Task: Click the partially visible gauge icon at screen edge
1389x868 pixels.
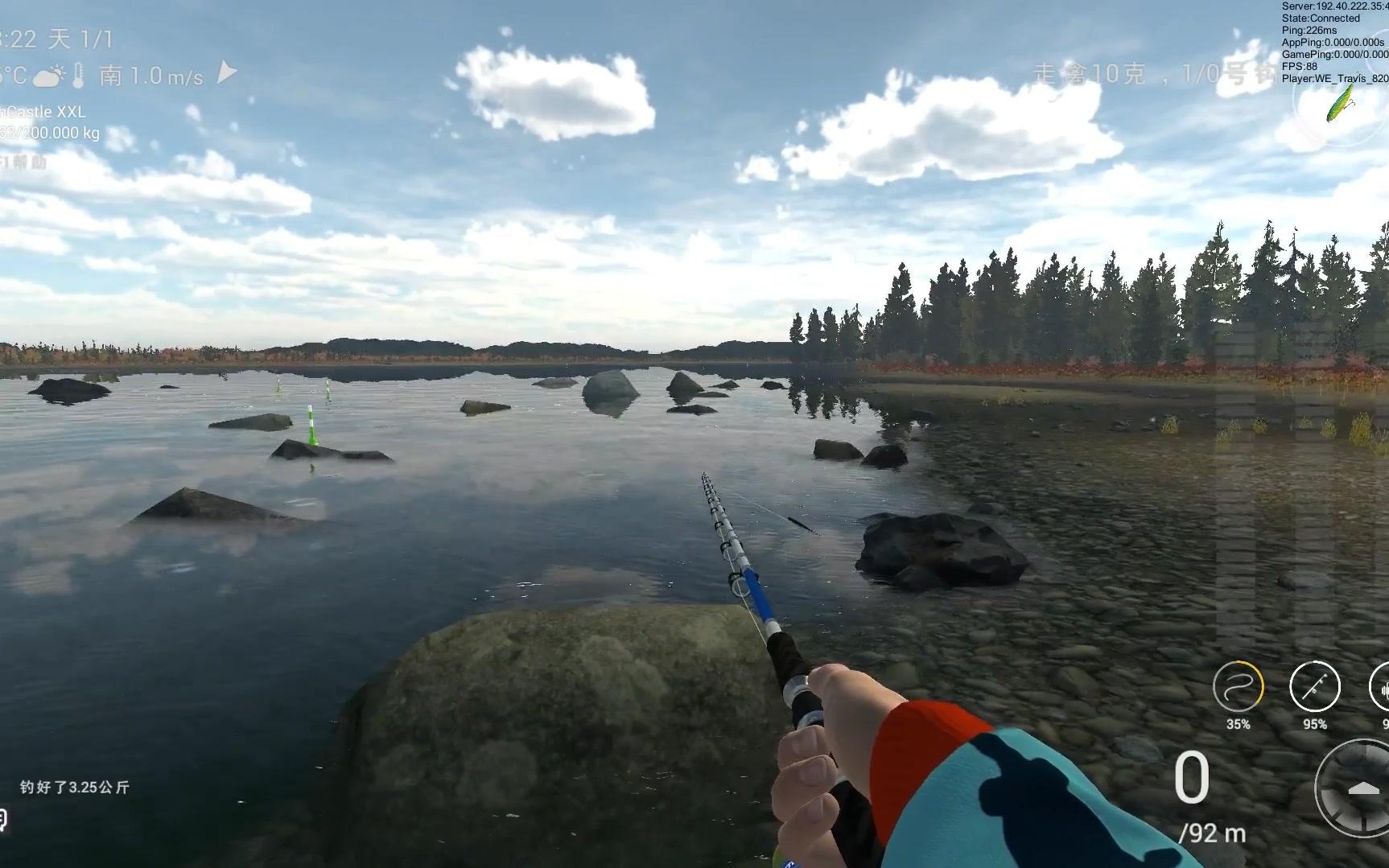Action: click(1382, 688)
